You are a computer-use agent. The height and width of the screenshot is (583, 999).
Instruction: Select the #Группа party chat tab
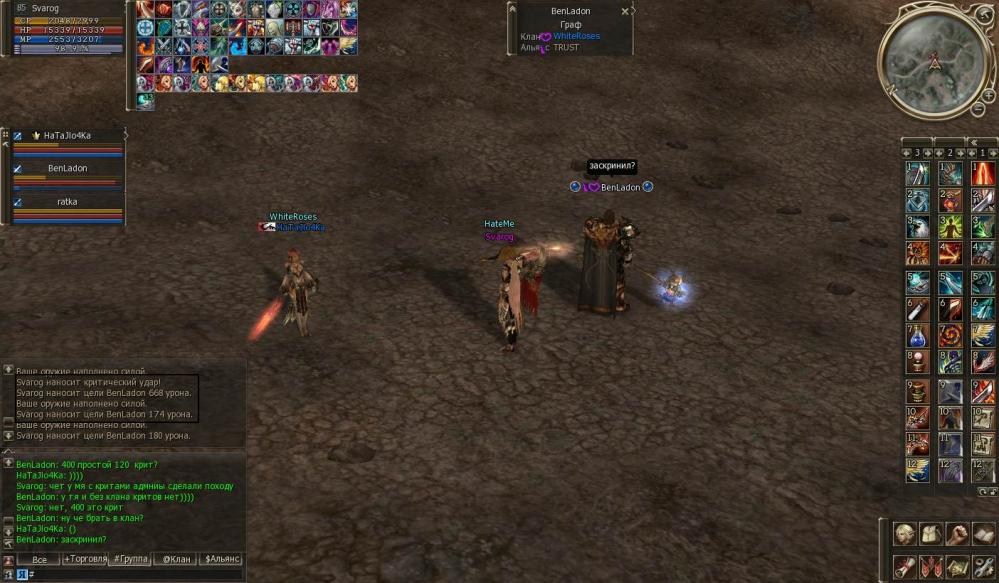[x=130, y=560]
